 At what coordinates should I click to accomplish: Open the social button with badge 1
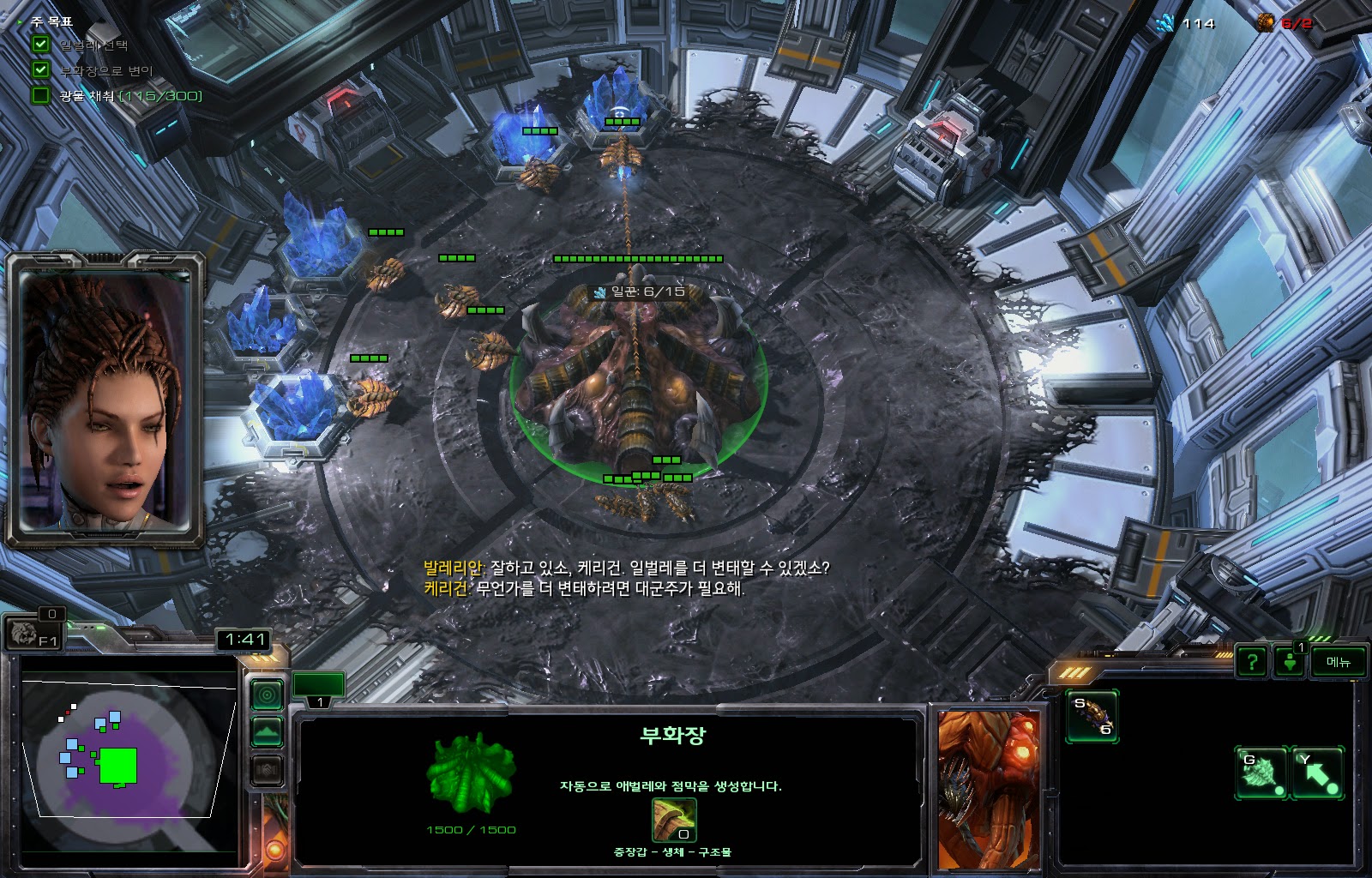click(1290, 661)
